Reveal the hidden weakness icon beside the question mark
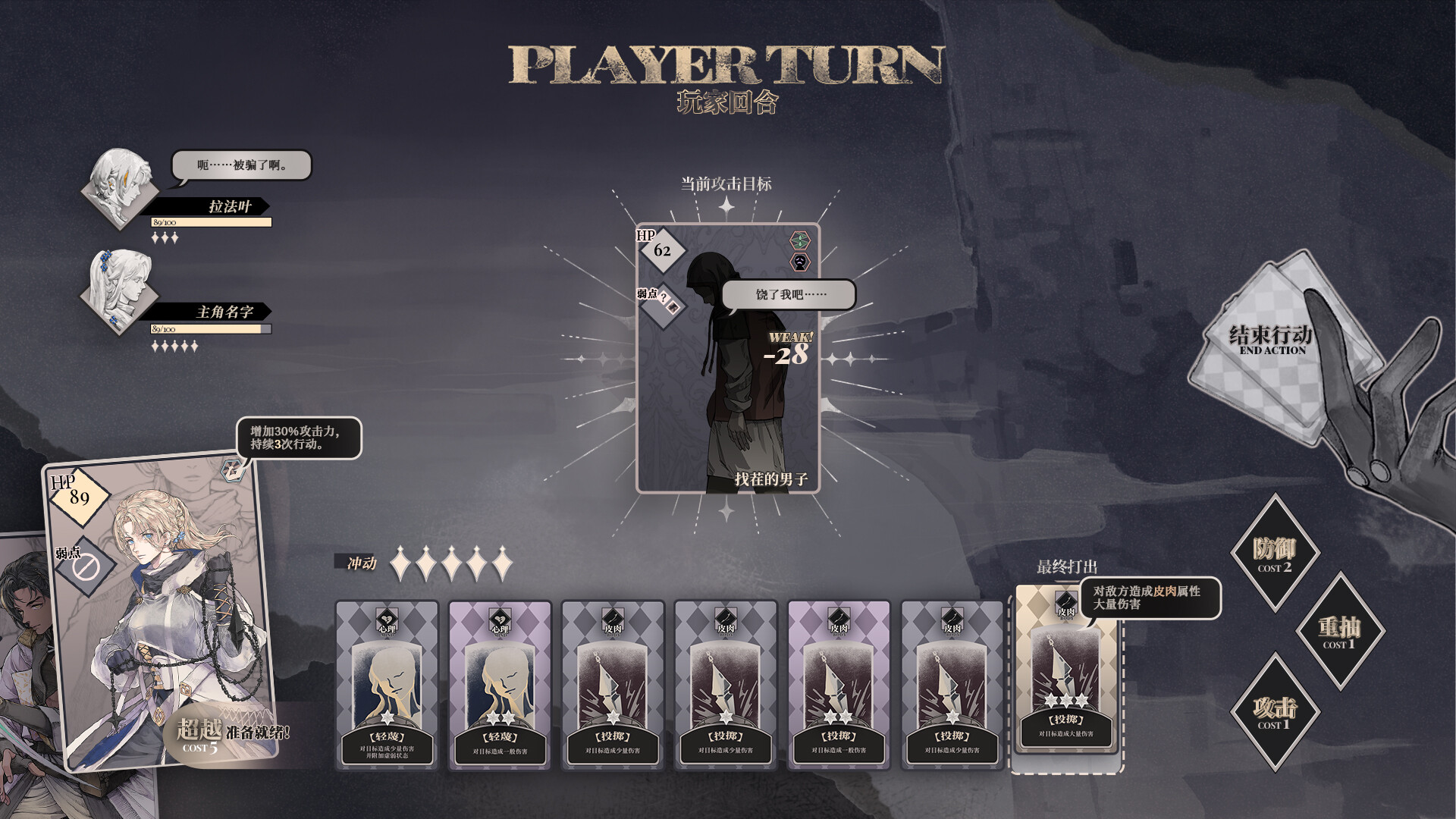 [673, 308]
